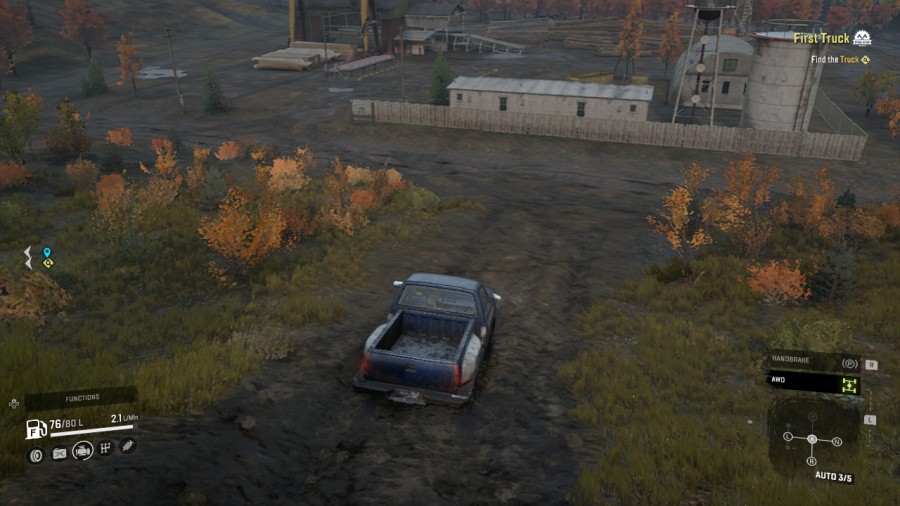Open the Functions panel
Screen dimensions: 900x506
pyautogui.click(x=80, y=398)
